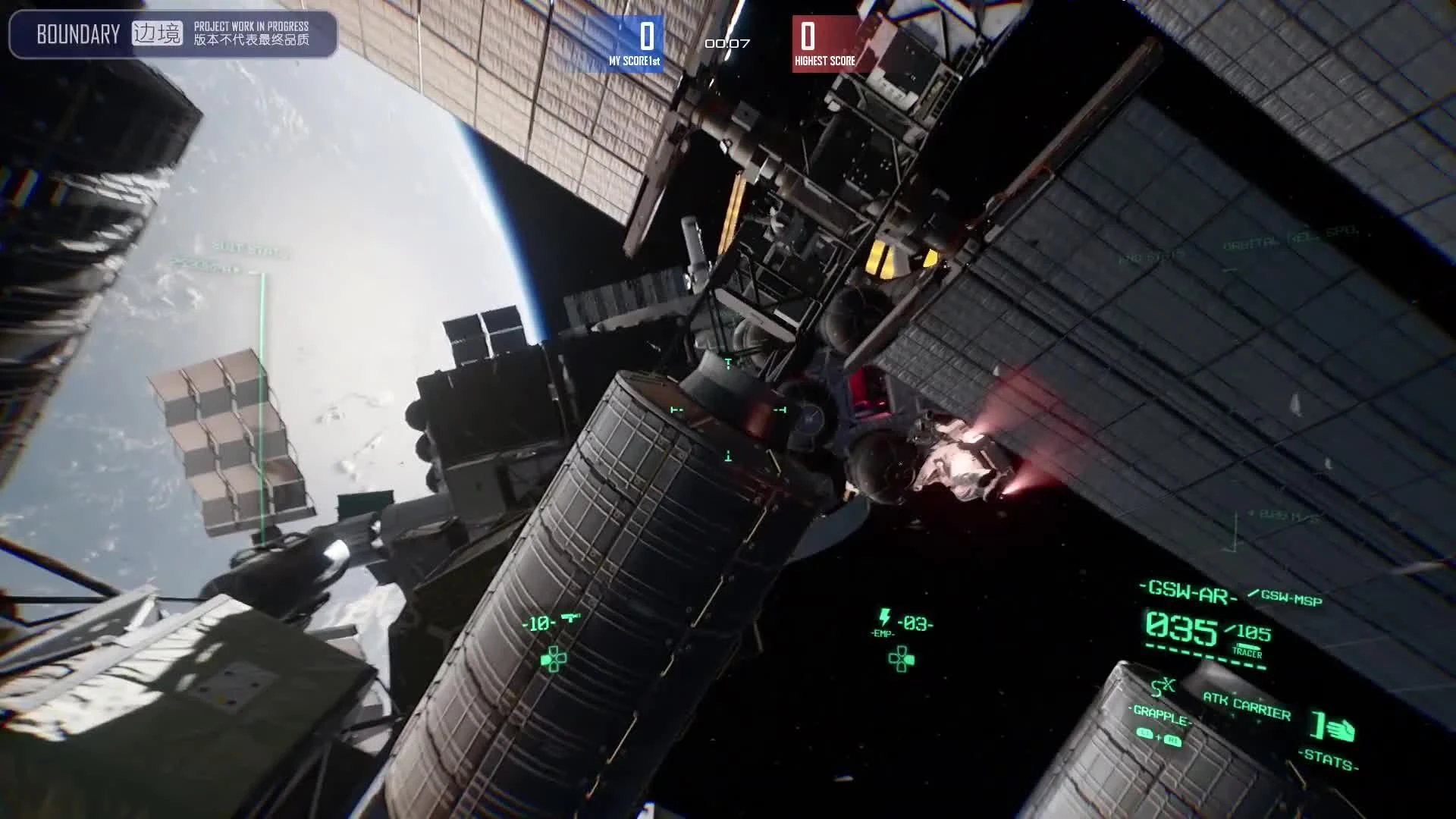
Task: Open the GSW-MSP secondary weapon entry
Action: (x=1291, y=598)
